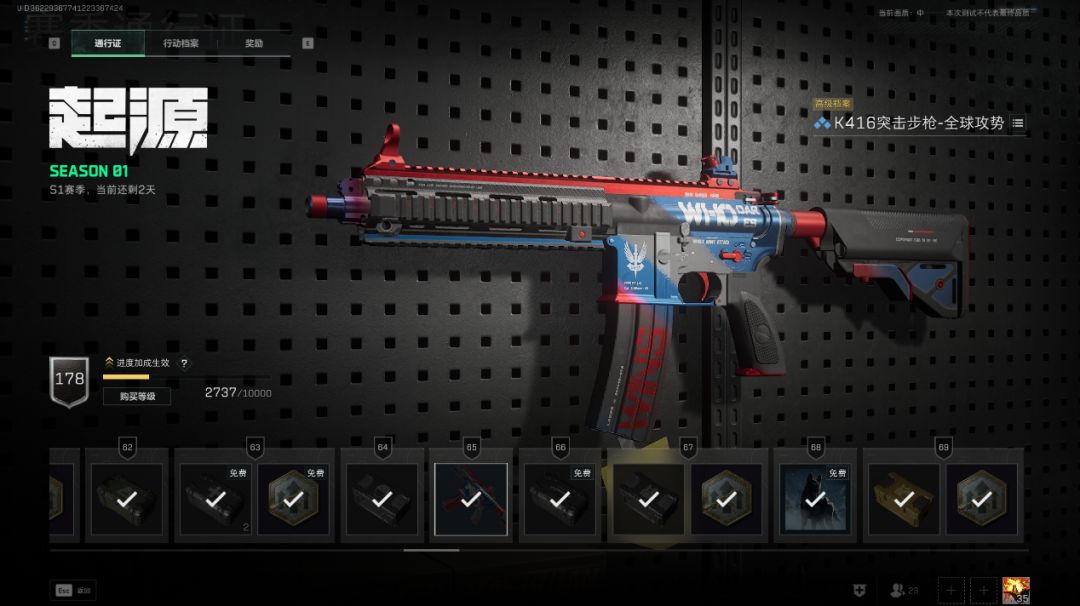
Task: Click the shield cross icon
Action: pyautogui.click(x=859, y=591)
